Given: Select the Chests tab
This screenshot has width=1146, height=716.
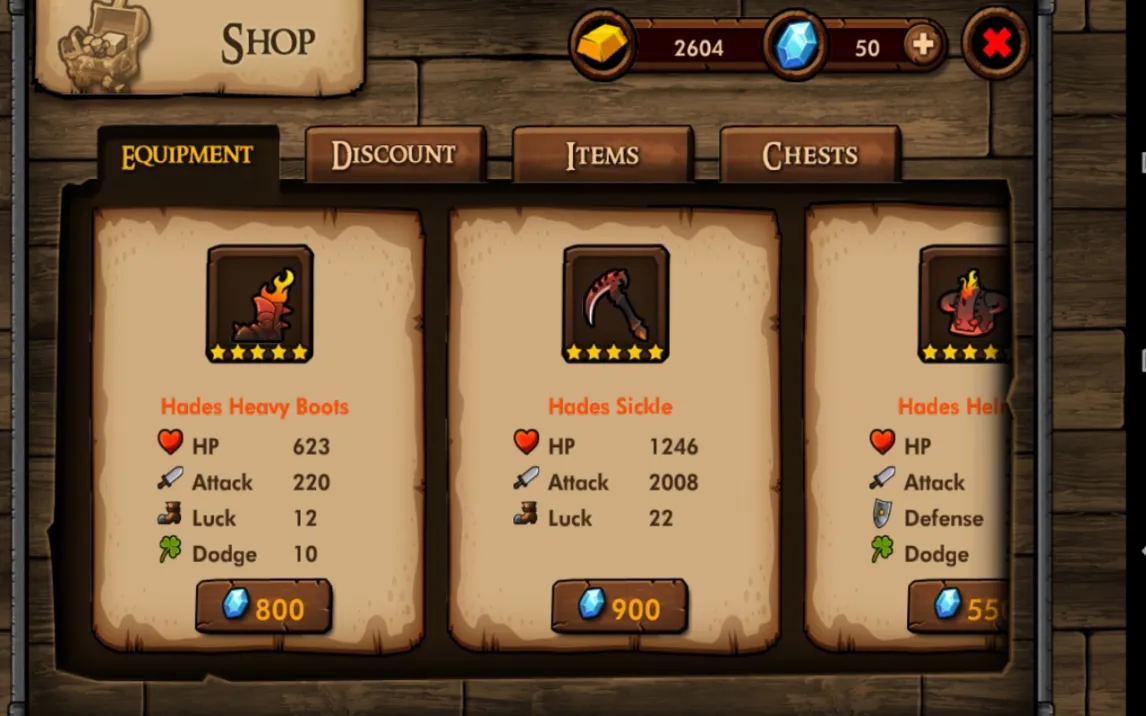Looking at the screenshot, I should pyautogui.click(x=810, y=155).
